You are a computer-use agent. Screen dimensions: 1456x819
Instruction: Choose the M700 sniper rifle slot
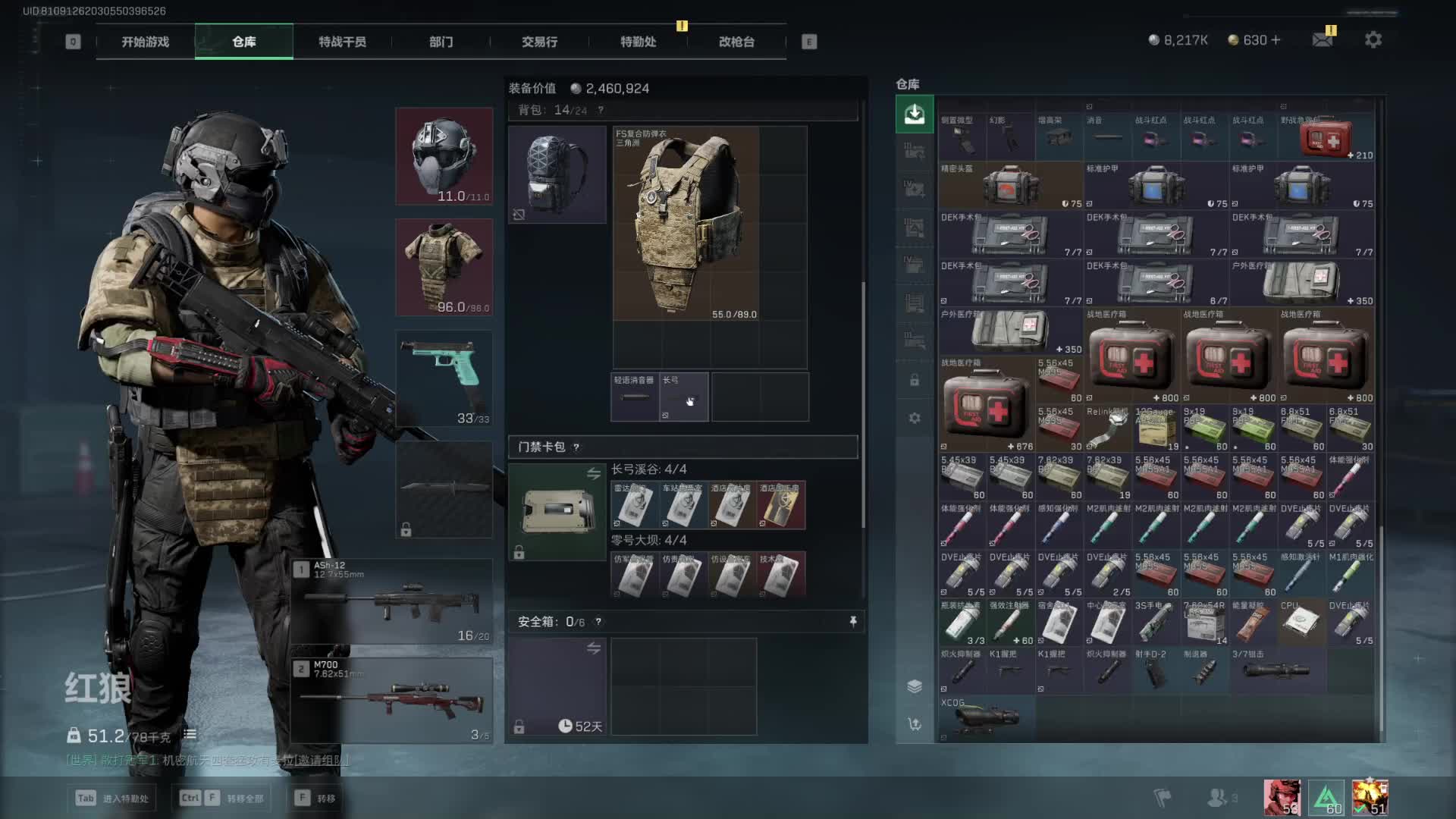point(393,699)
